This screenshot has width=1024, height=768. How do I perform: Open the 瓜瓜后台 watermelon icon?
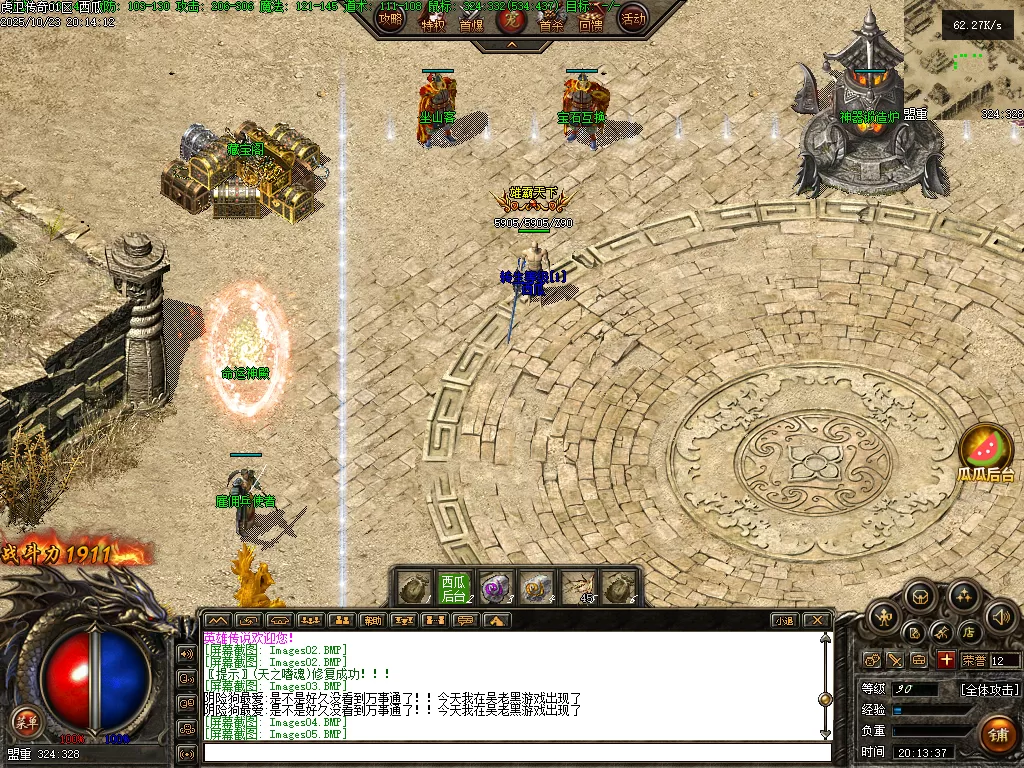(986, 451)
